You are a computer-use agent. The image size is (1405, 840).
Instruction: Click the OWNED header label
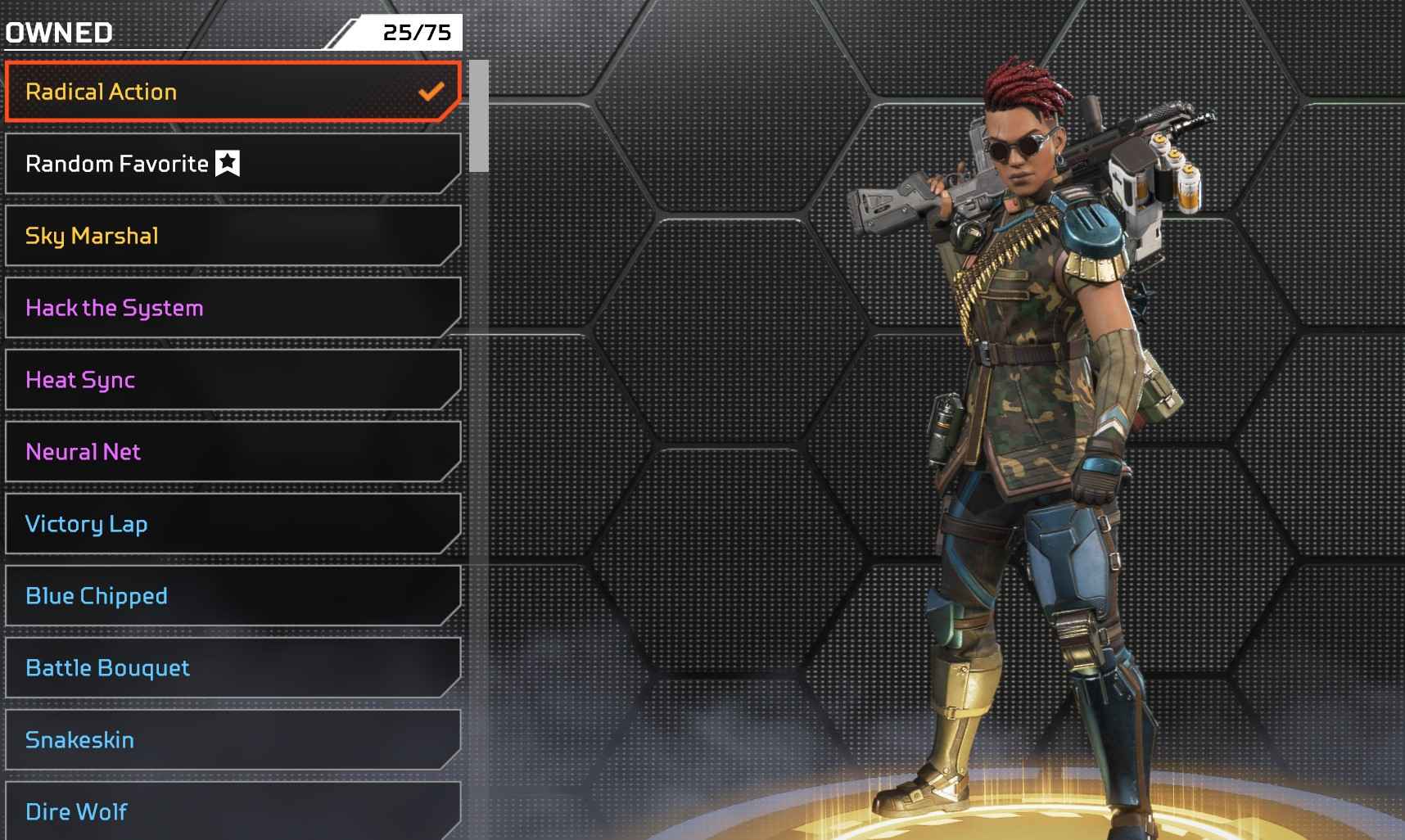[x=58, y=33]
